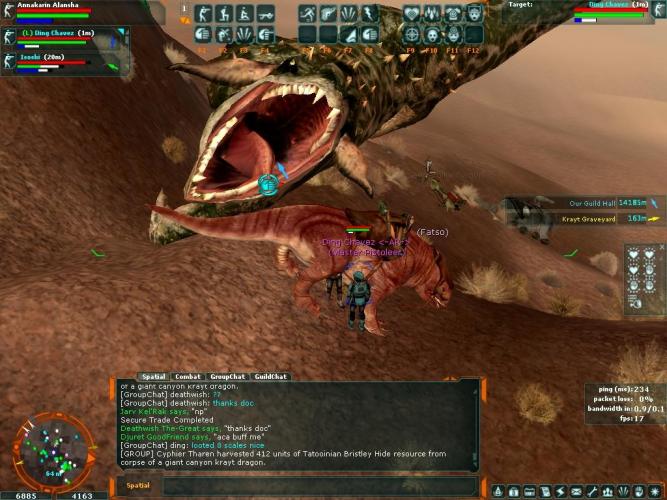Click the helmet icon above F12
This screenshot has width=667, height=500.
[474, 14]
